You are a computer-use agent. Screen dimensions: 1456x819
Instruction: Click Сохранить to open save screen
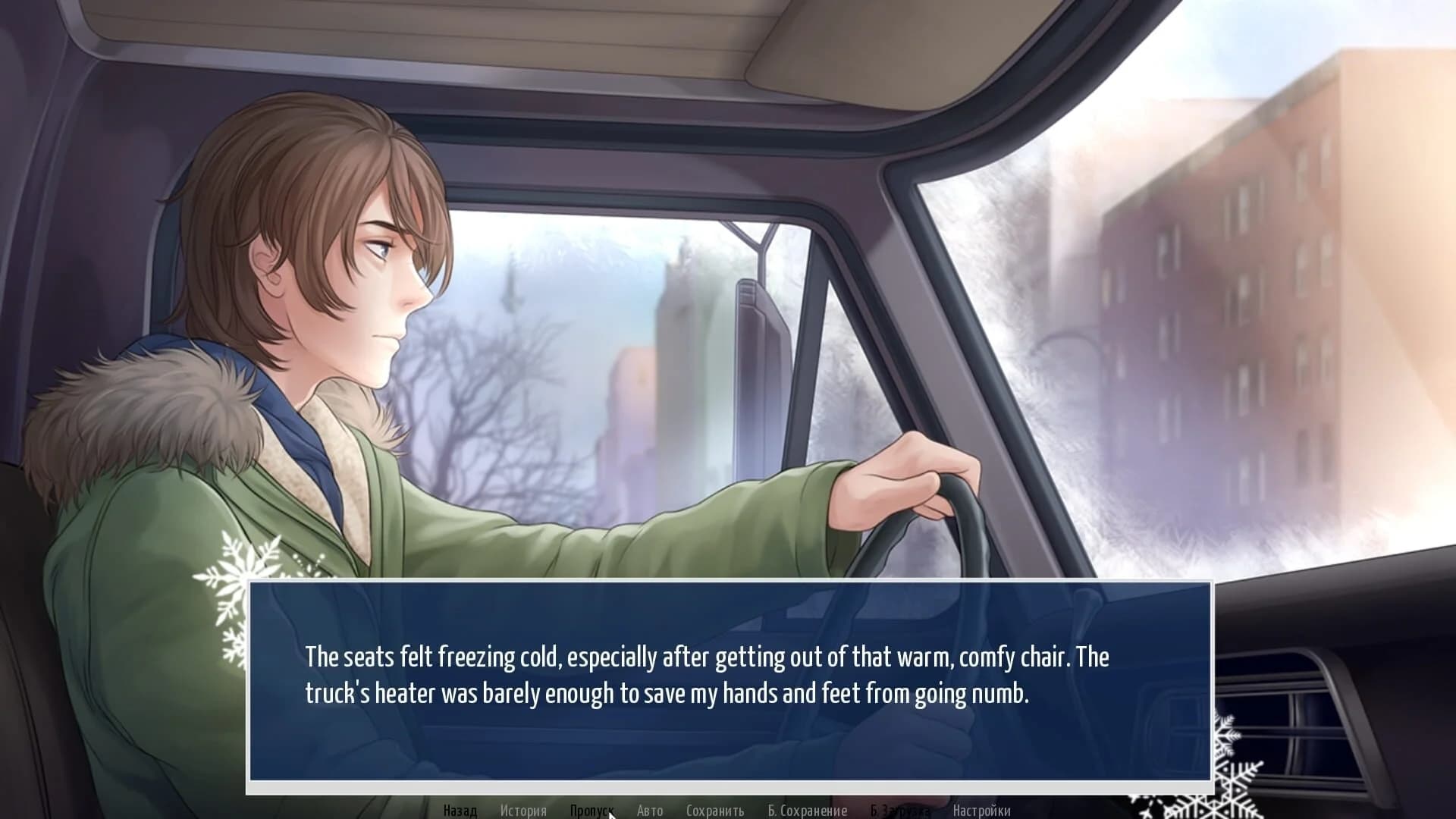(716, 811)
